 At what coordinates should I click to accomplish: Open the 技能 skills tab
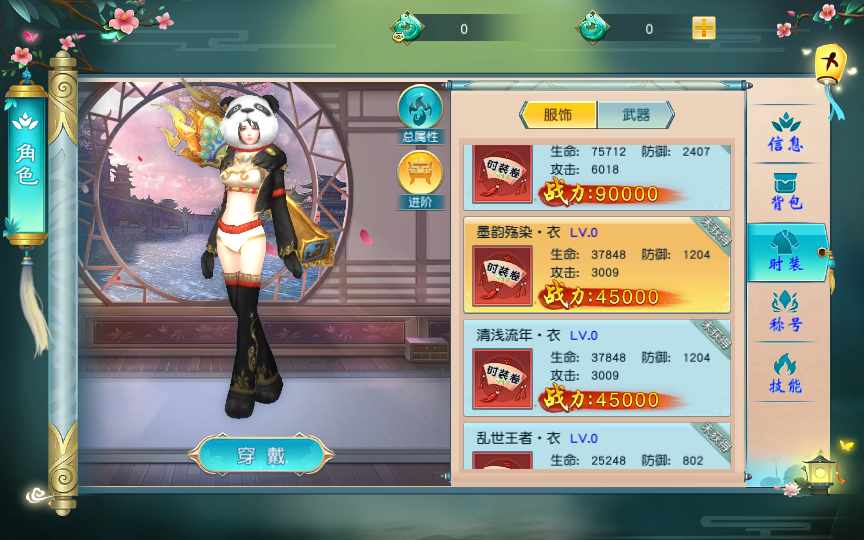786,374
